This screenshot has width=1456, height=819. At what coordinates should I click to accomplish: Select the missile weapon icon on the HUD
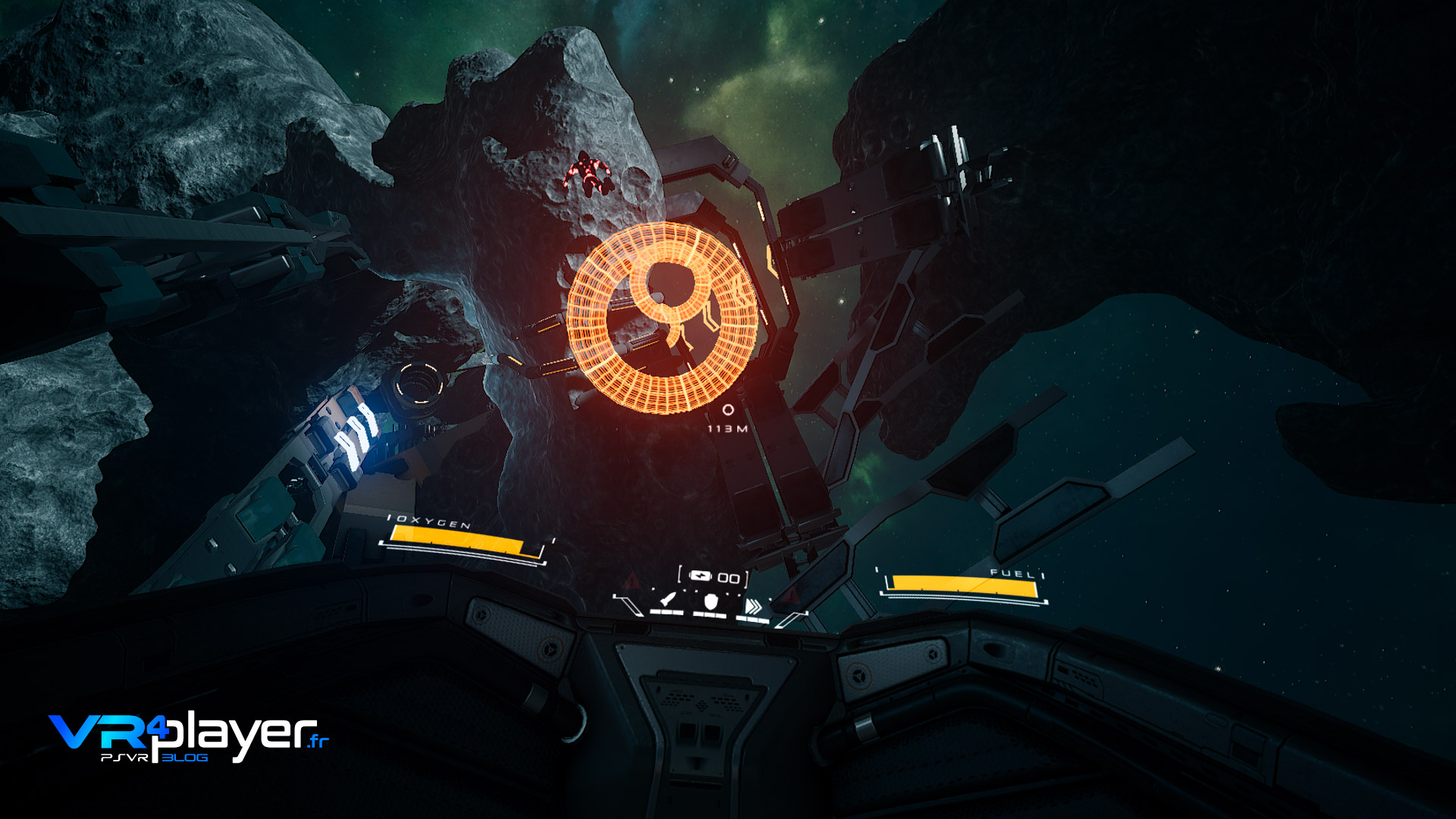tap(667, 600)
